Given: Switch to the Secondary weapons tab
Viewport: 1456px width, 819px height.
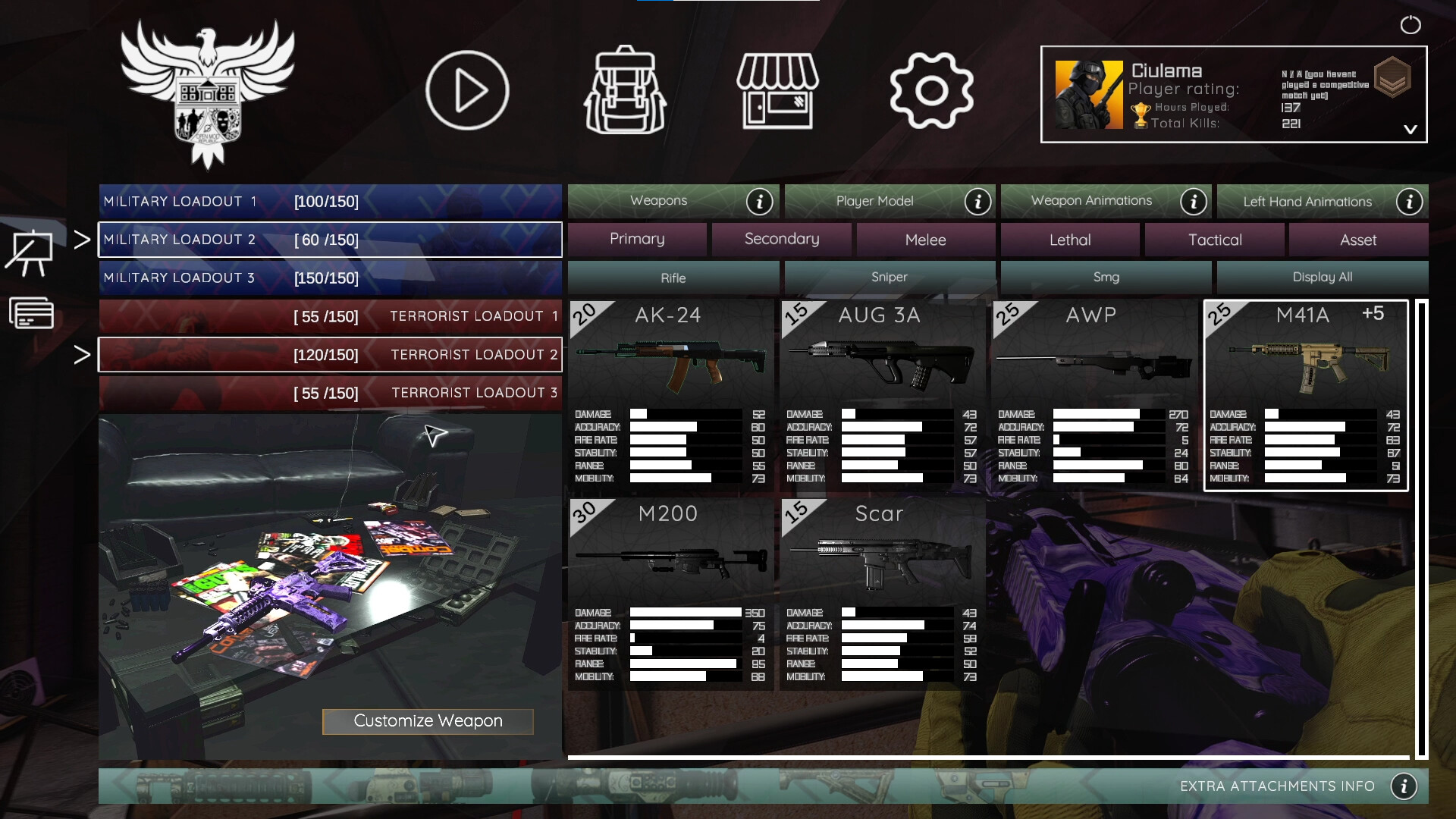Looking at the screenshot, I should coord(781,240).
